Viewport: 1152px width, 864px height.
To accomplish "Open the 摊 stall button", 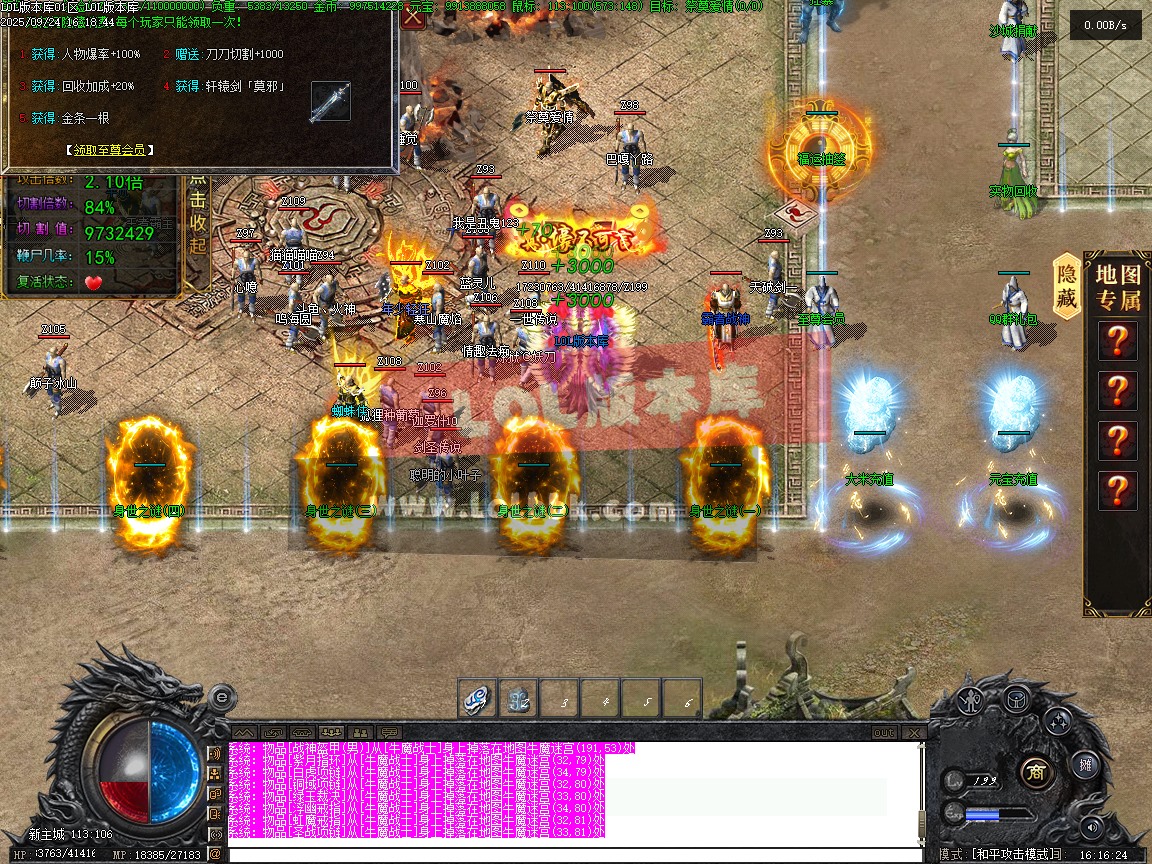I will (x=1086, y=766).
